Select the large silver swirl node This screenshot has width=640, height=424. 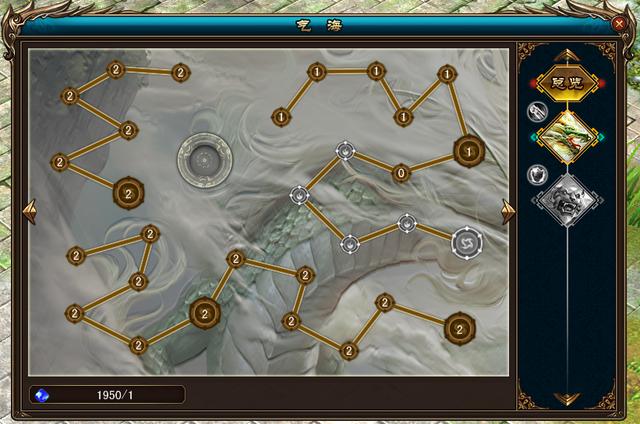point(467,241)
